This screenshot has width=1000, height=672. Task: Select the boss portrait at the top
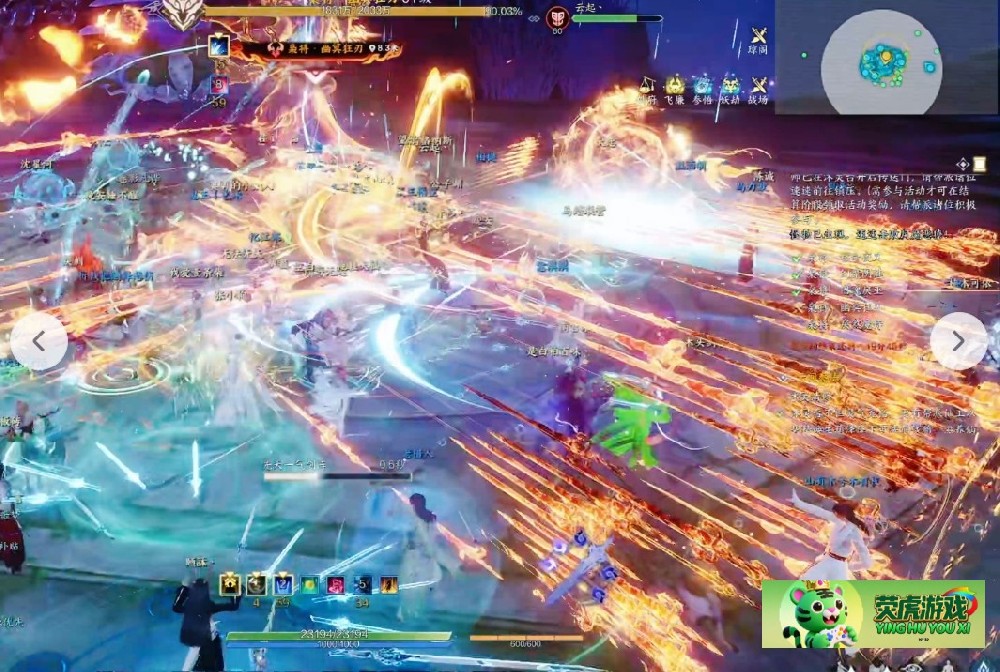[182, 13]
